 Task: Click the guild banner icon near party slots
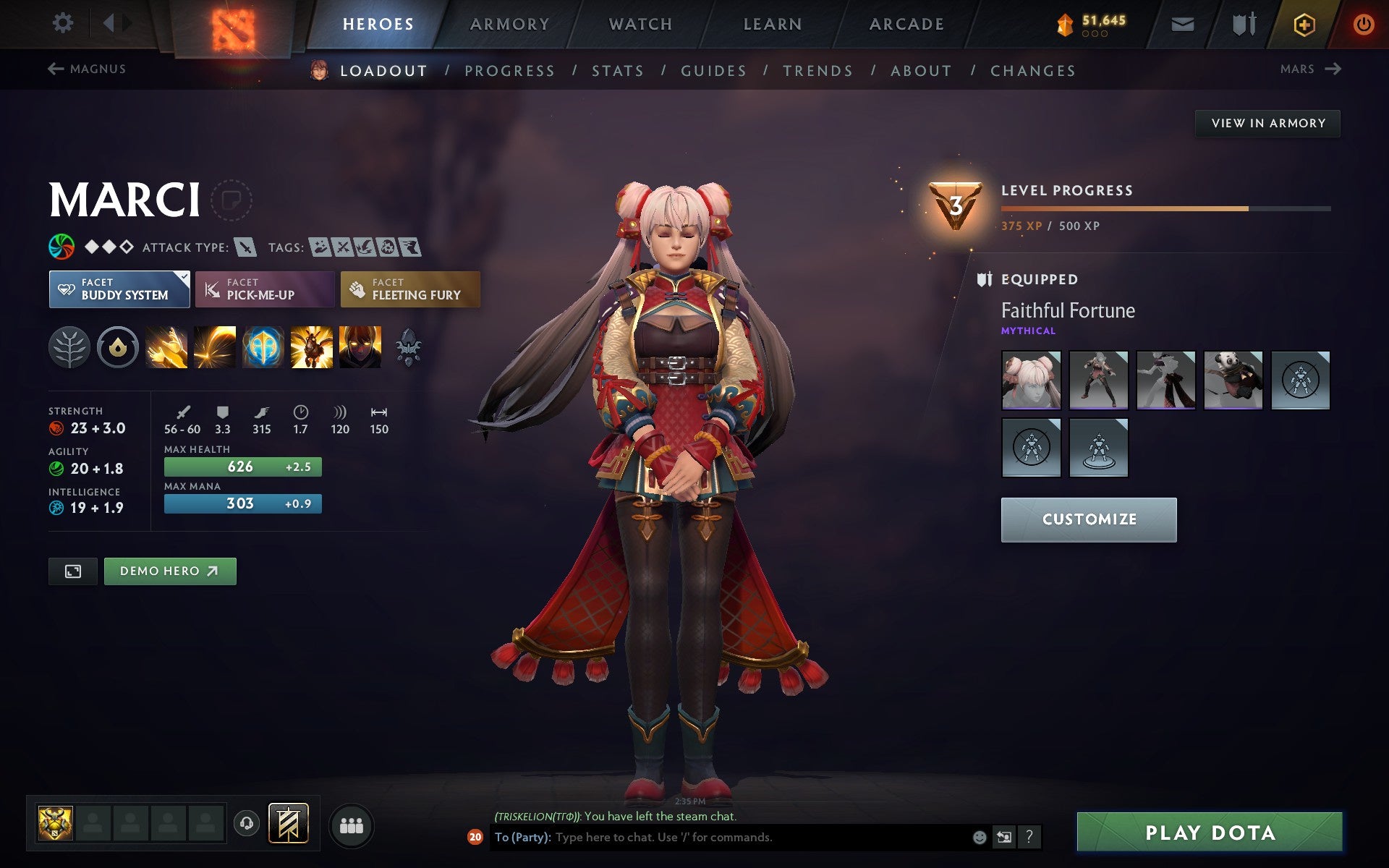click(x=287, y=822)
